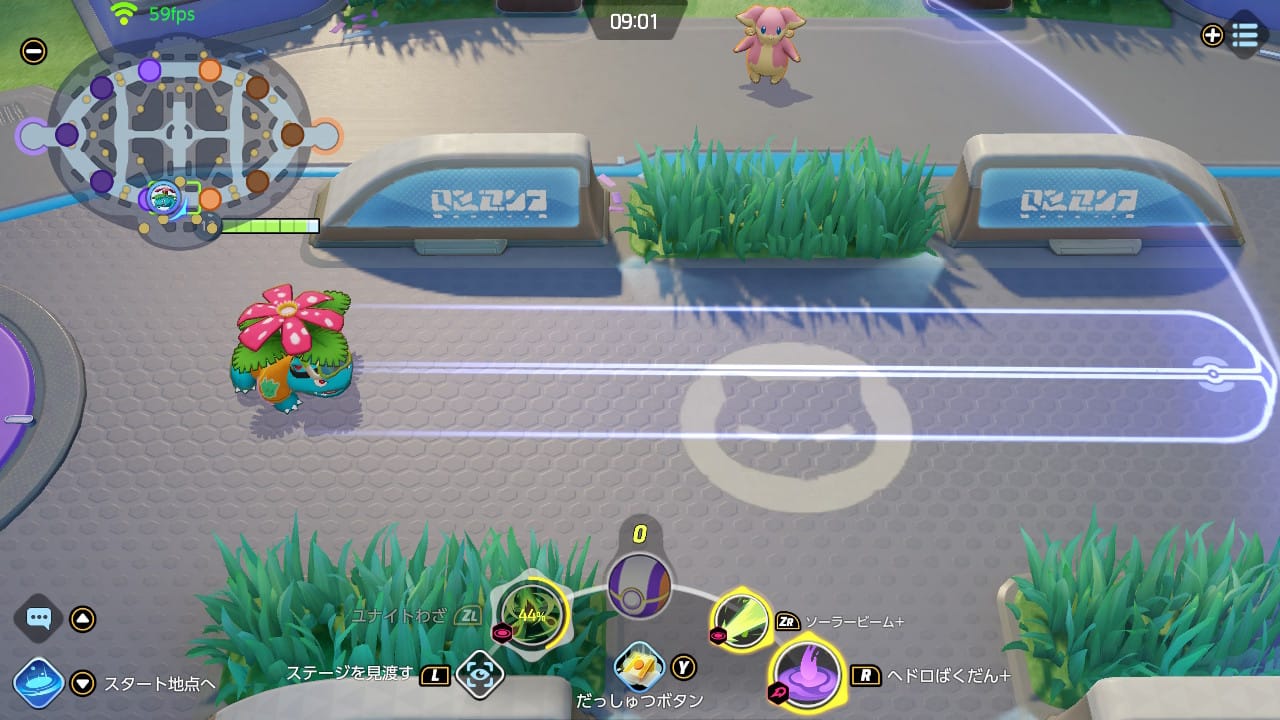The image size is (1280, 720).
Task: Use the Sludge Bomb+ move icon
Action: pyautogui.click(x=807, y=674)
